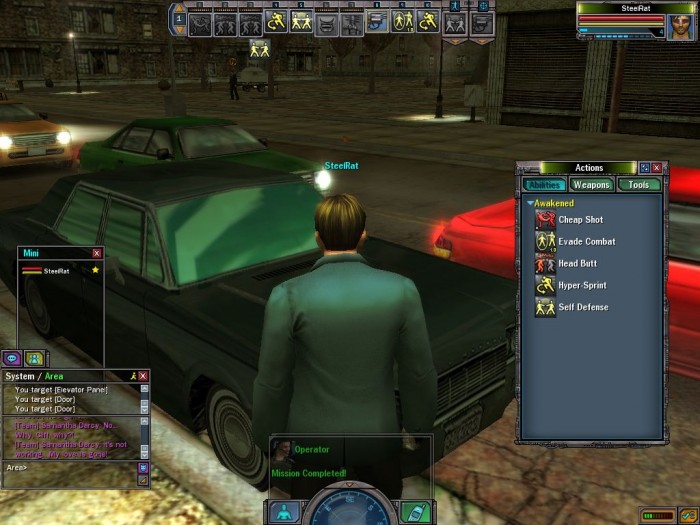
Task: Open the Tools tab in Actions
Action: pos(638,185)
